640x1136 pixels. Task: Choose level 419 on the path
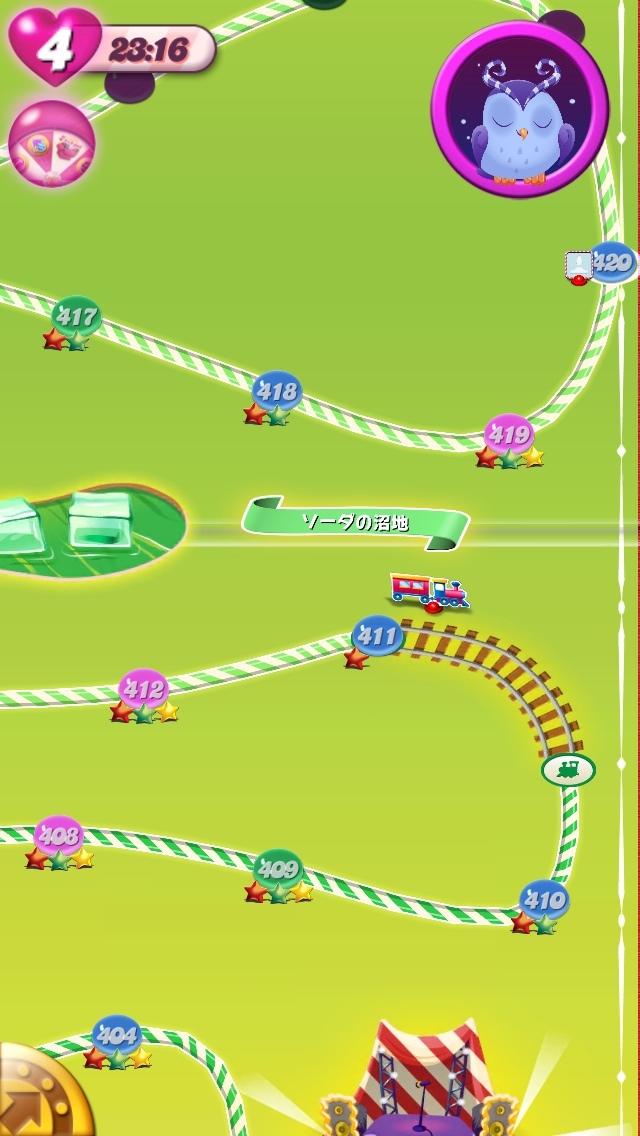point(509,435)
